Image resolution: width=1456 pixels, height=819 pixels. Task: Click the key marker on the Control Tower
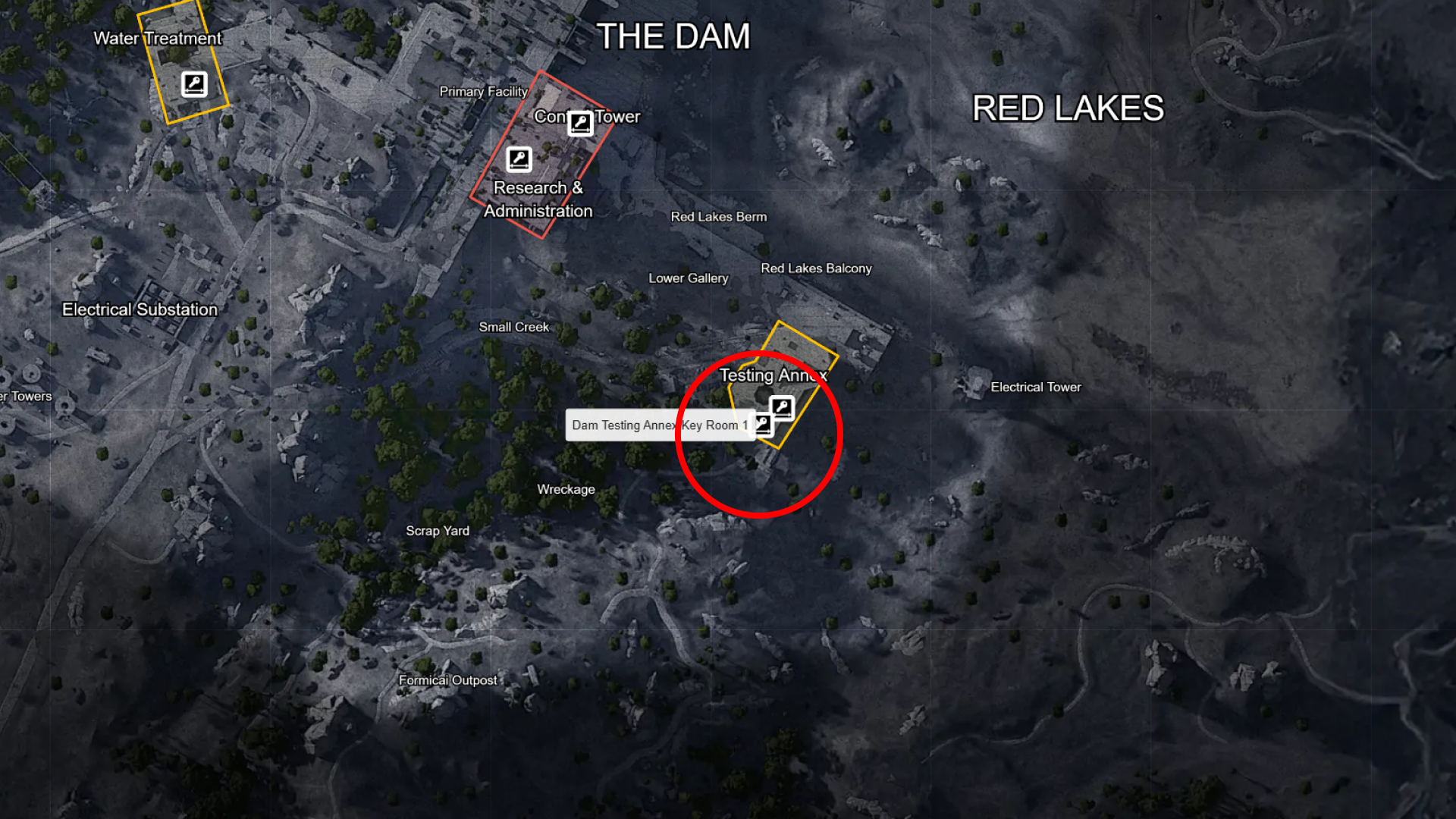(581, 122)
